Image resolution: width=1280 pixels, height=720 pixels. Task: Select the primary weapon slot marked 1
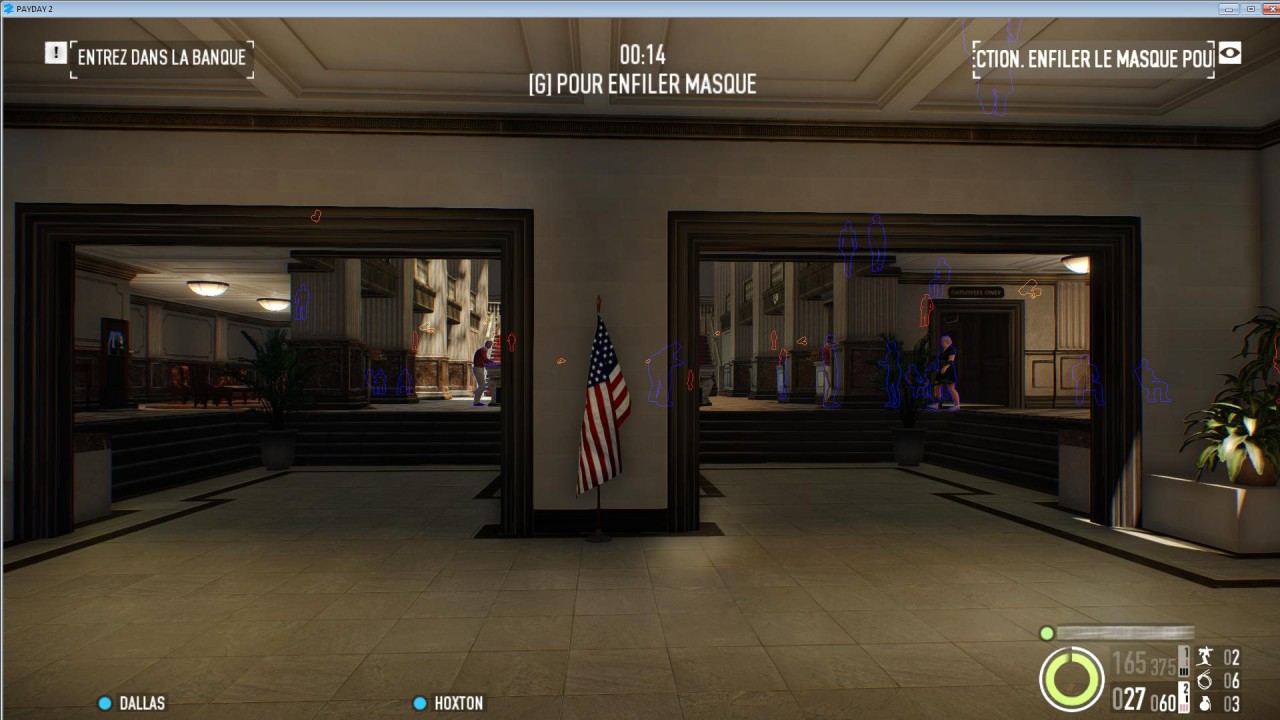(x=1184, y=661)
